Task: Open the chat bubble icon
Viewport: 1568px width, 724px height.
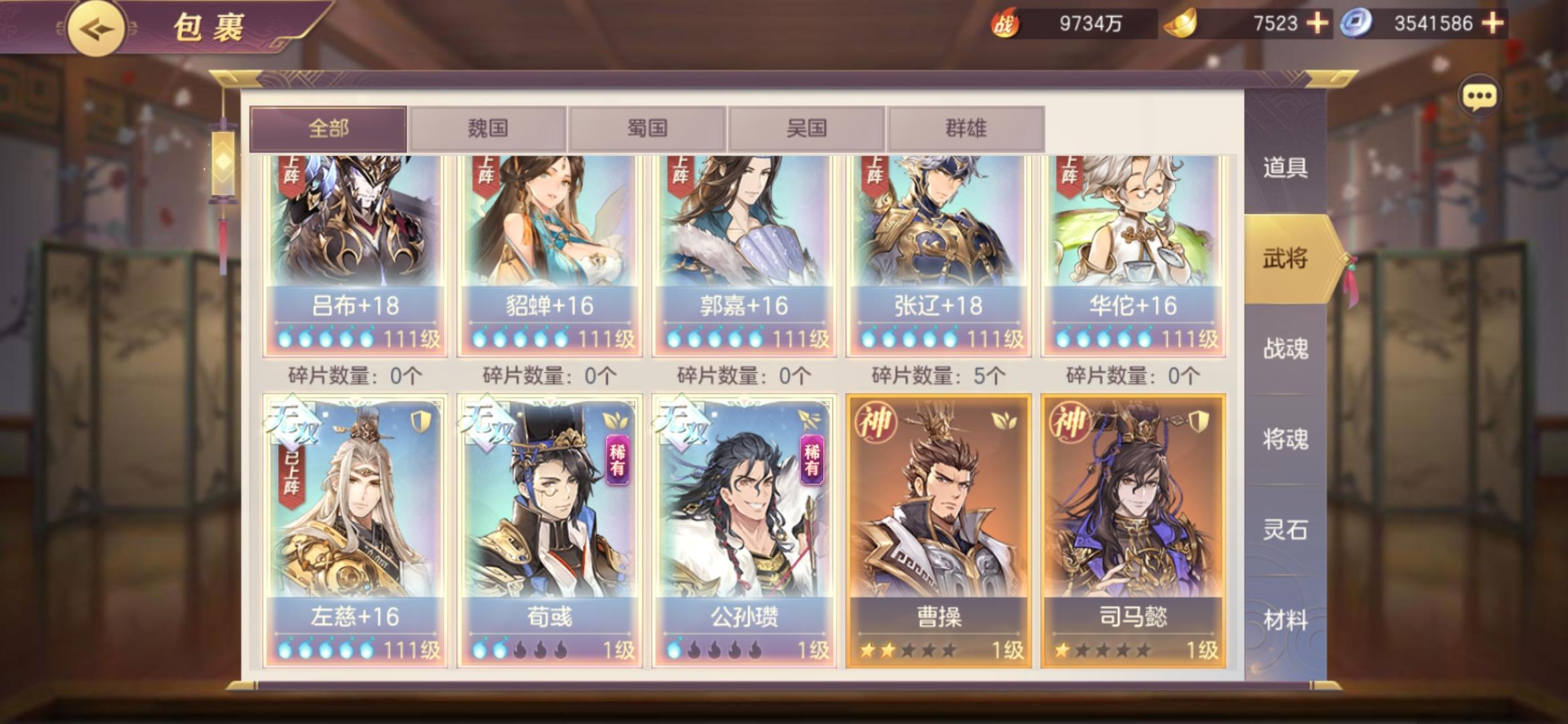Action: 1478,97
